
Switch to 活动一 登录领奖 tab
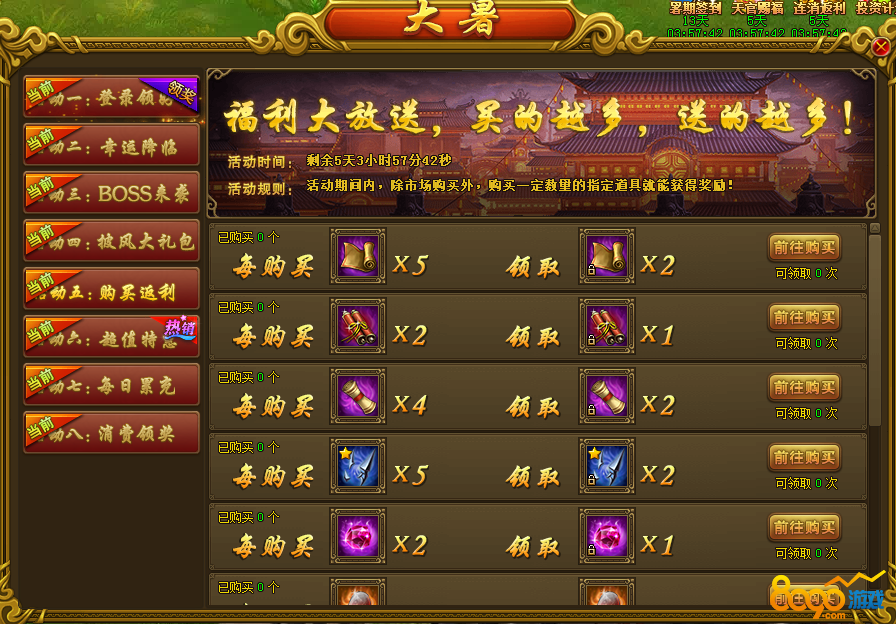point(111,97)
